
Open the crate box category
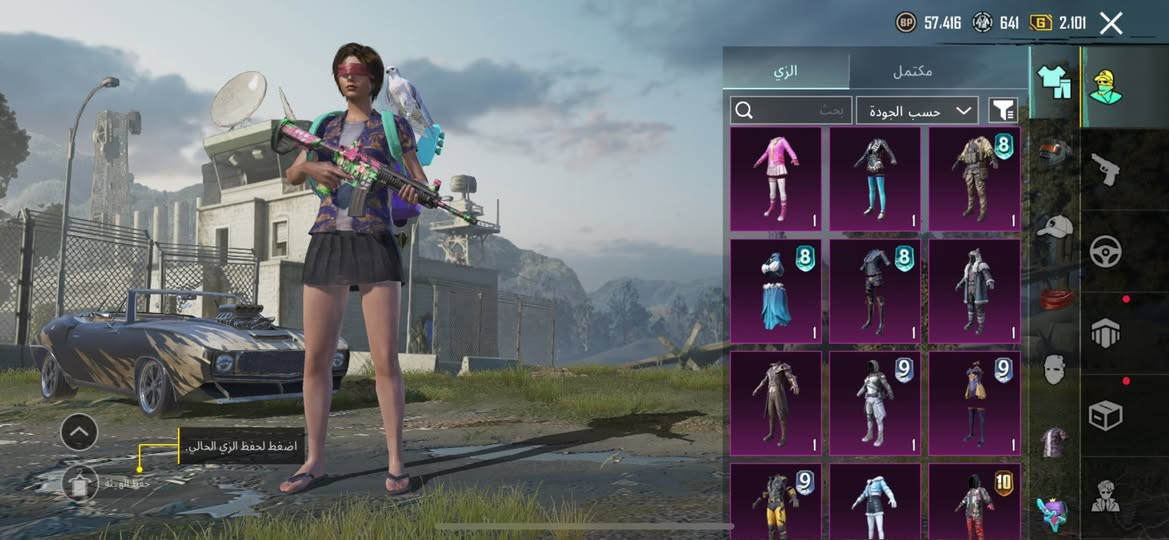1105,415
